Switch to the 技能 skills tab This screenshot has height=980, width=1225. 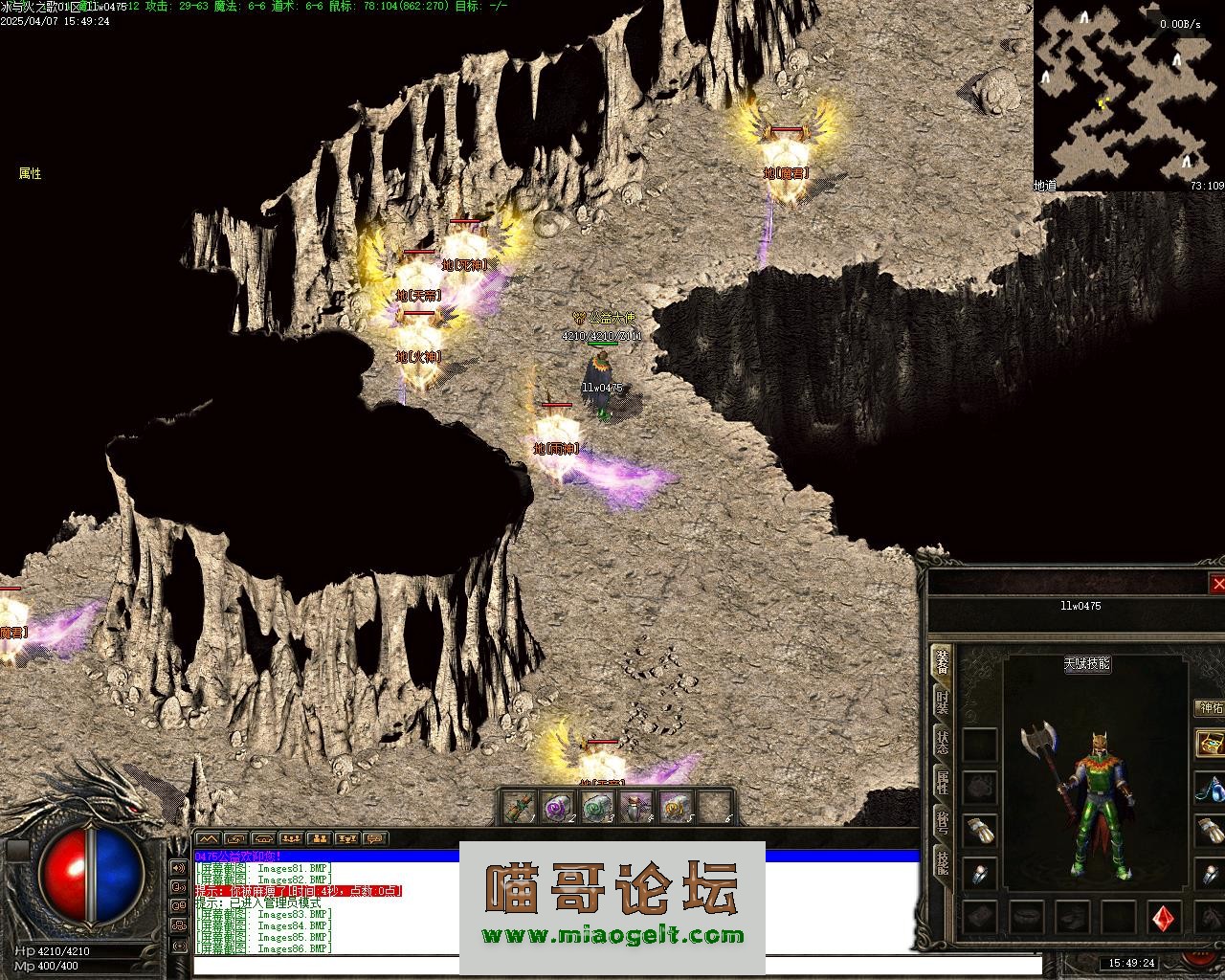pos(943,863)
